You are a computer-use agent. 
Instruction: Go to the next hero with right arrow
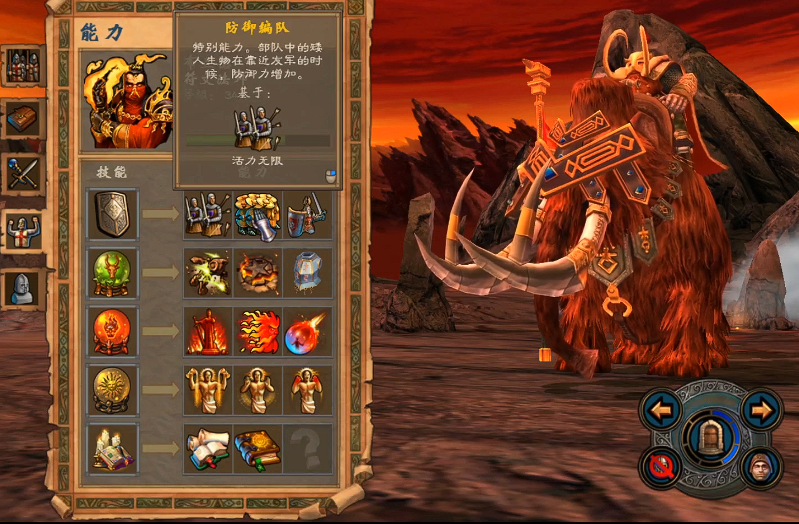(762, 409)
